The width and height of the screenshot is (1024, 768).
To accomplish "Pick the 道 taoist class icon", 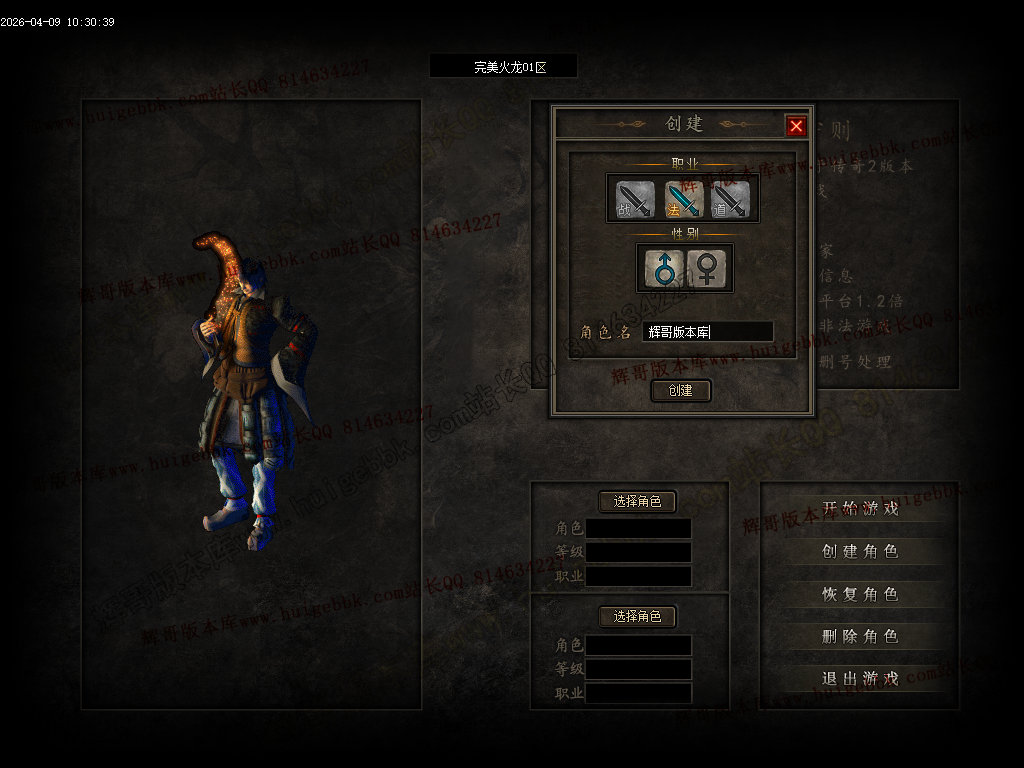I will [x=730, y=200].
